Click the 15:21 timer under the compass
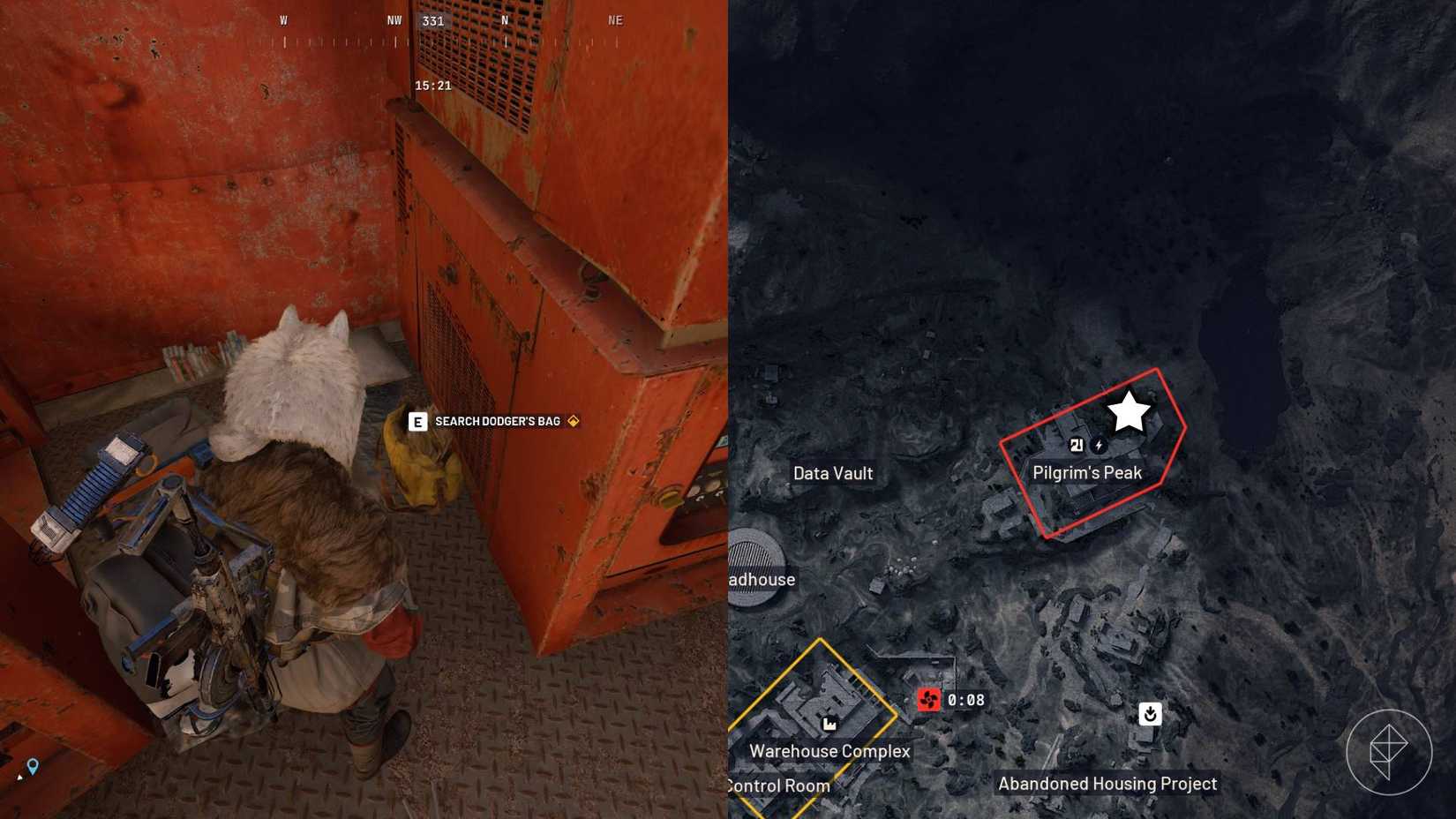Viewport: 1456px width, 819px height. click(x=432, y=86)
